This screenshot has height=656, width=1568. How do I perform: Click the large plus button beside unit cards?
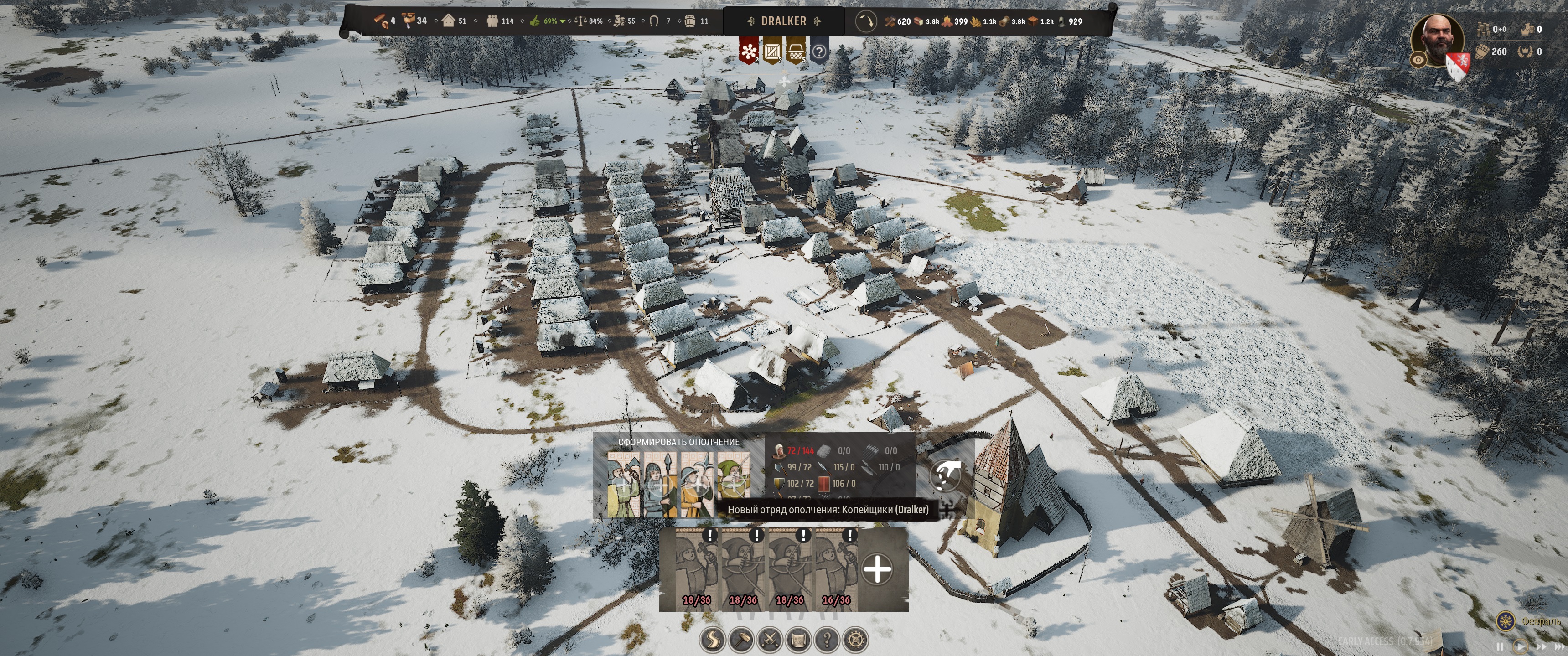click(877, 569)
